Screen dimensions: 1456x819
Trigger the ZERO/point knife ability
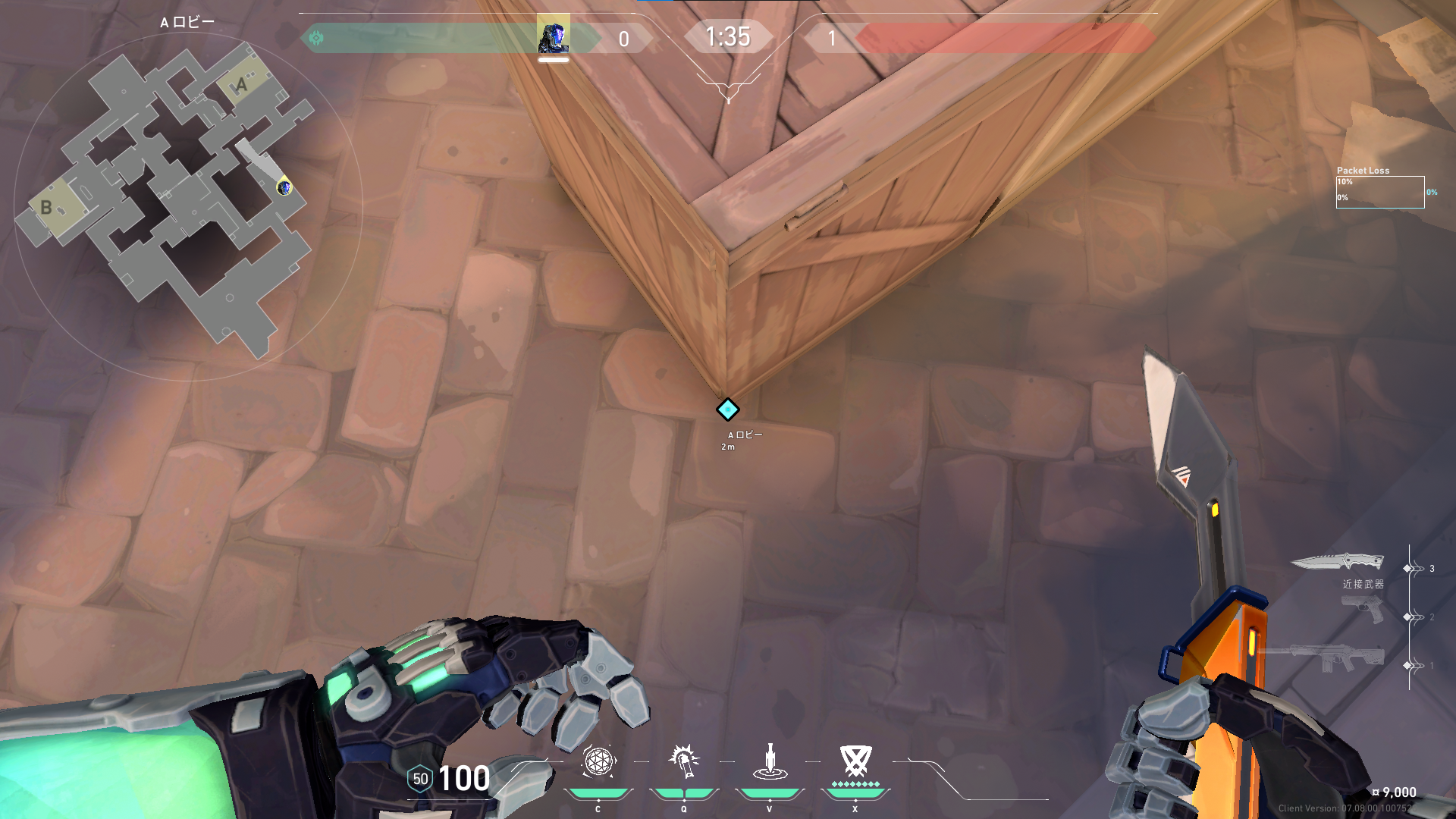click(x=770, y=762)
